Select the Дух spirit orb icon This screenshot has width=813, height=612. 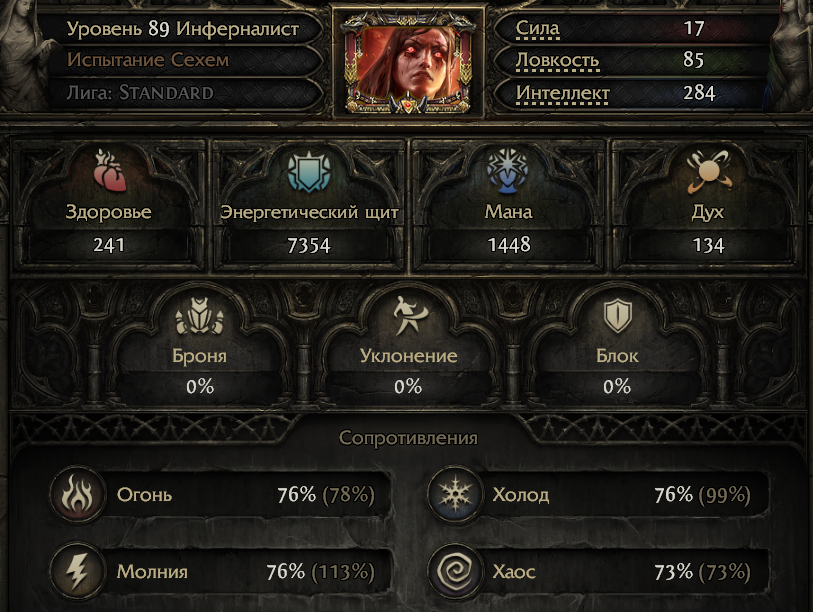708,174
